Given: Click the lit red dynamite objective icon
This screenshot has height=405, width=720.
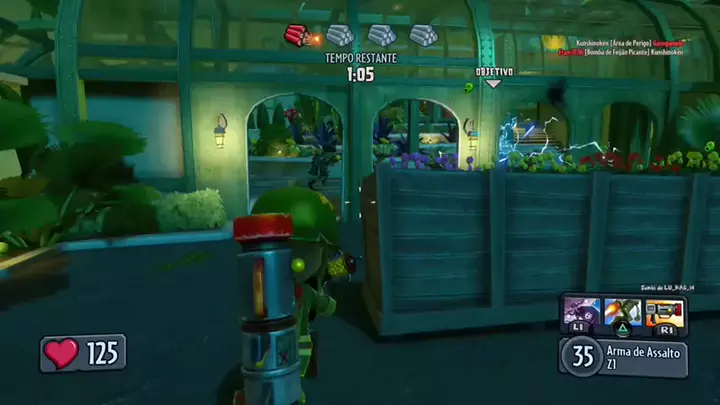Looking at the screenshot, I should pyautogui.click(x=299, y=37).
